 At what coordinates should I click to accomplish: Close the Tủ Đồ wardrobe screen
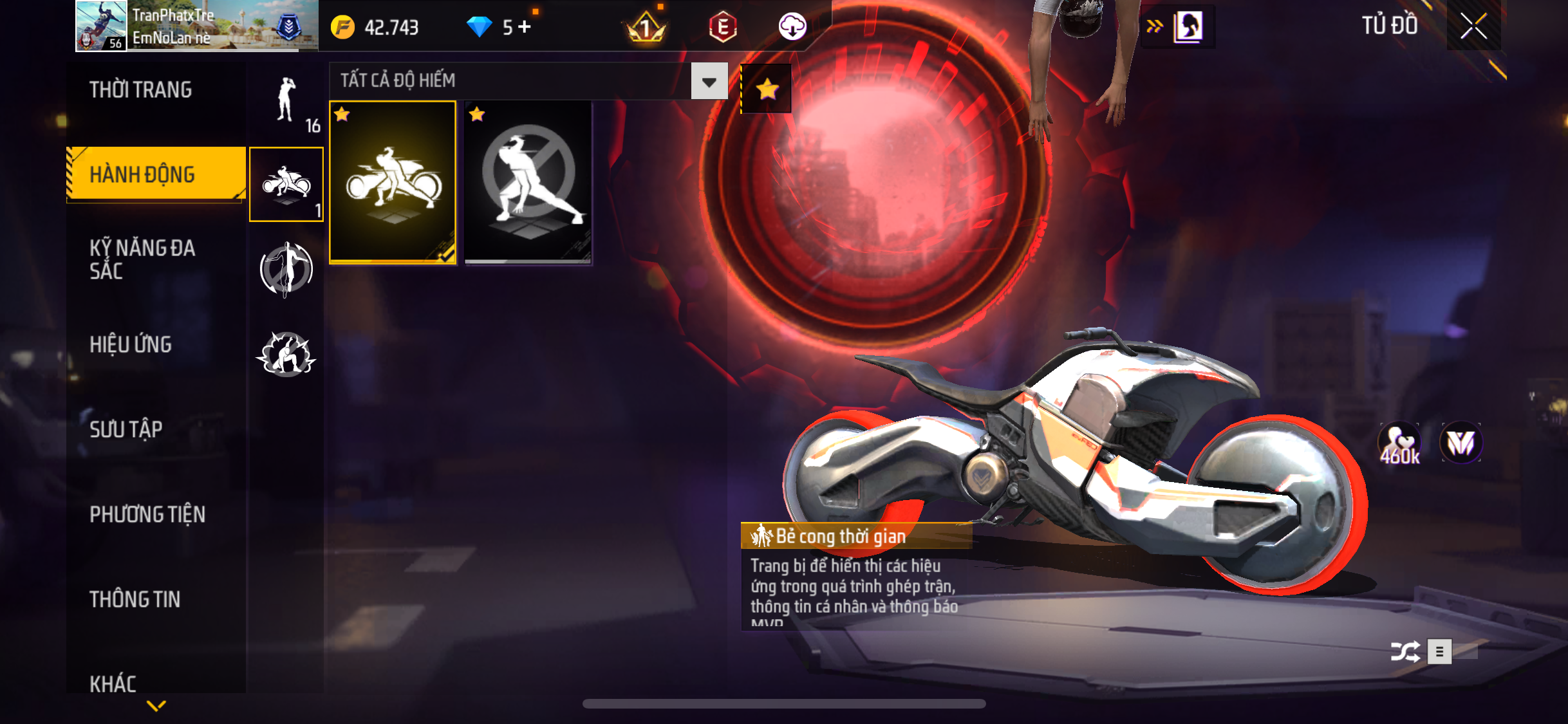point(1473,26)
